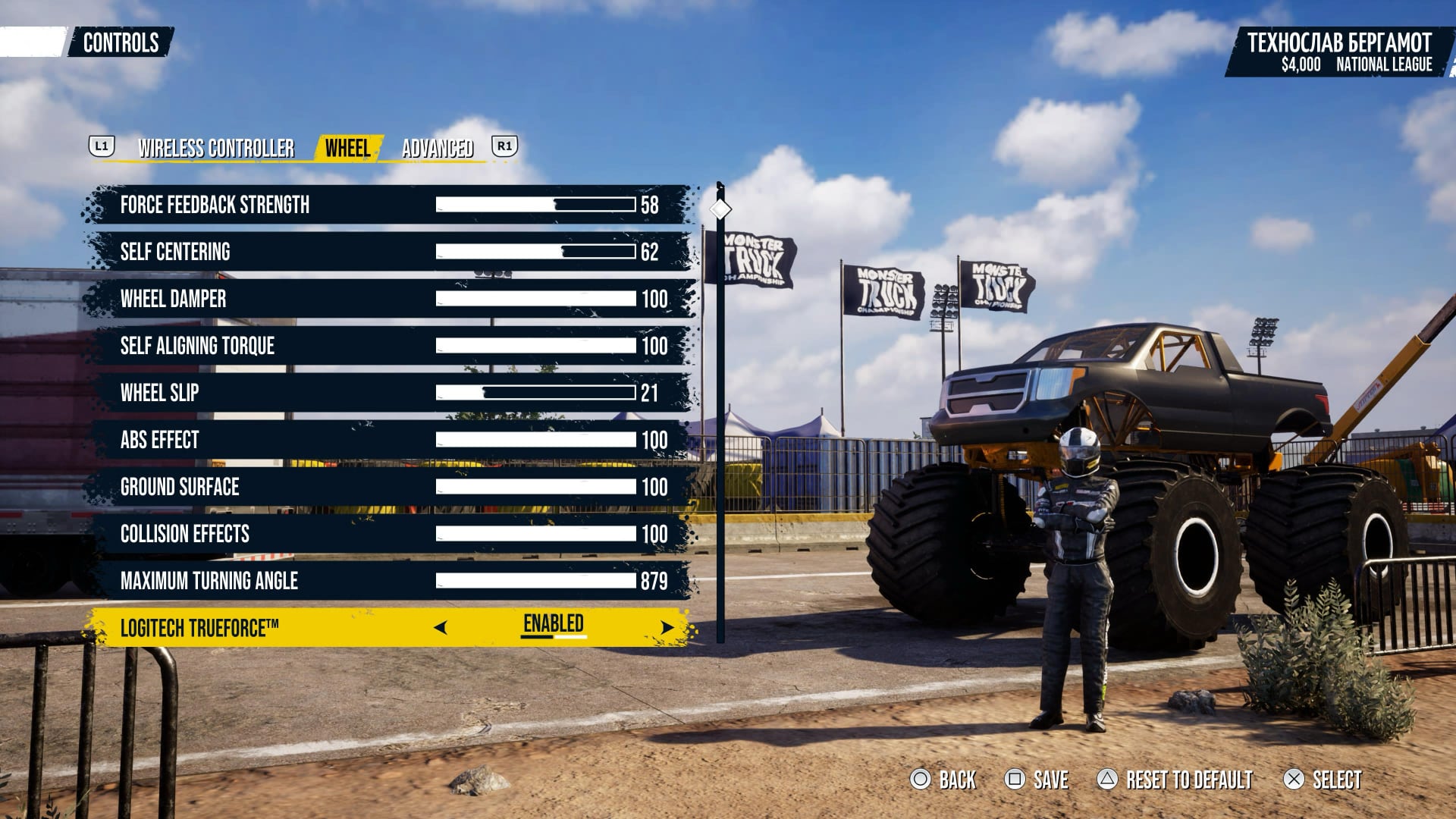This screenshot has height=819, width=1456.
Task: Change the Wheel Damper slider
Action: (535, 299)
